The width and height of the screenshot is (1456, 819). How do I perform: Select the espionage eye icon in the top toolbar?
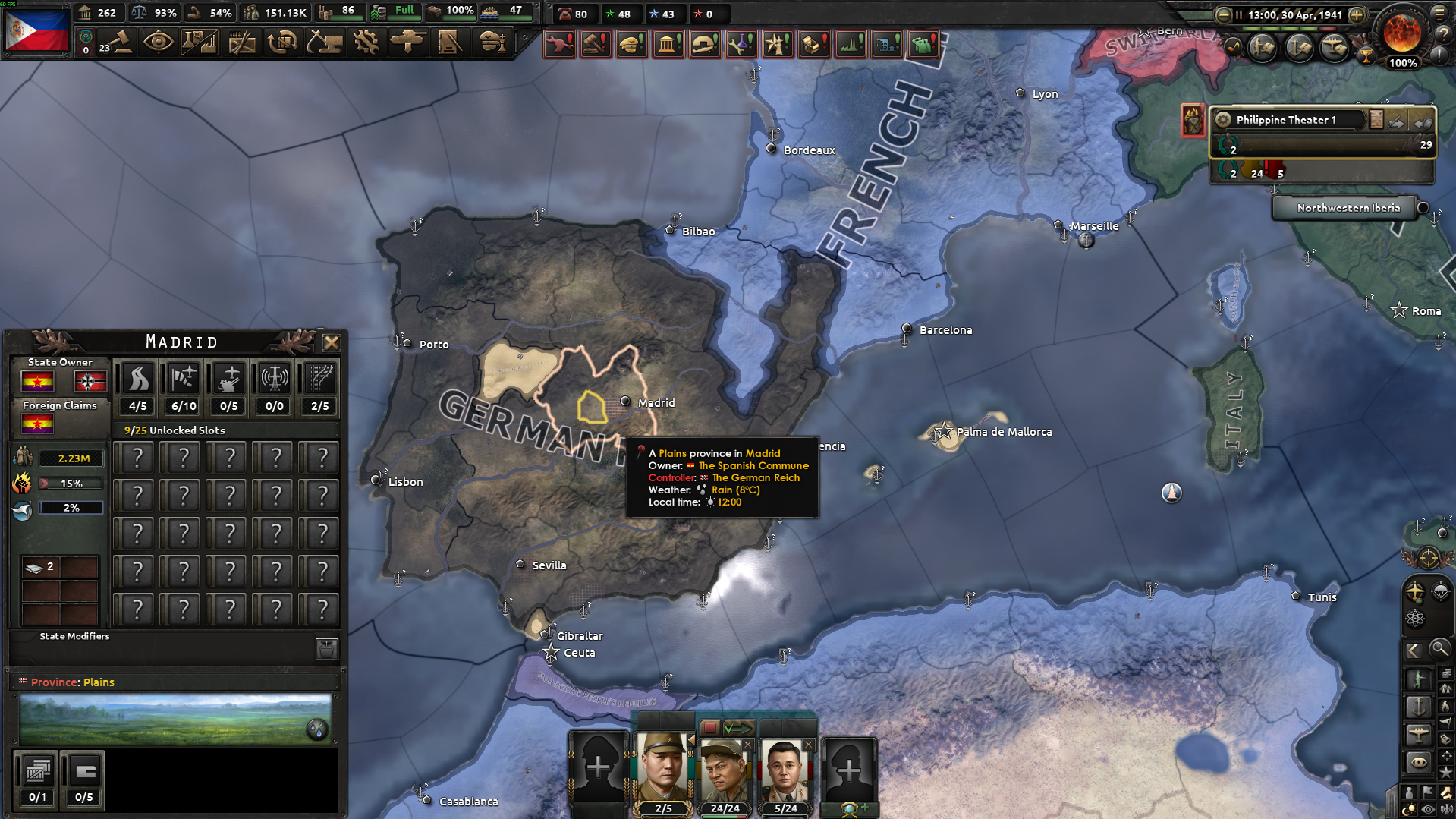(159, 42)
